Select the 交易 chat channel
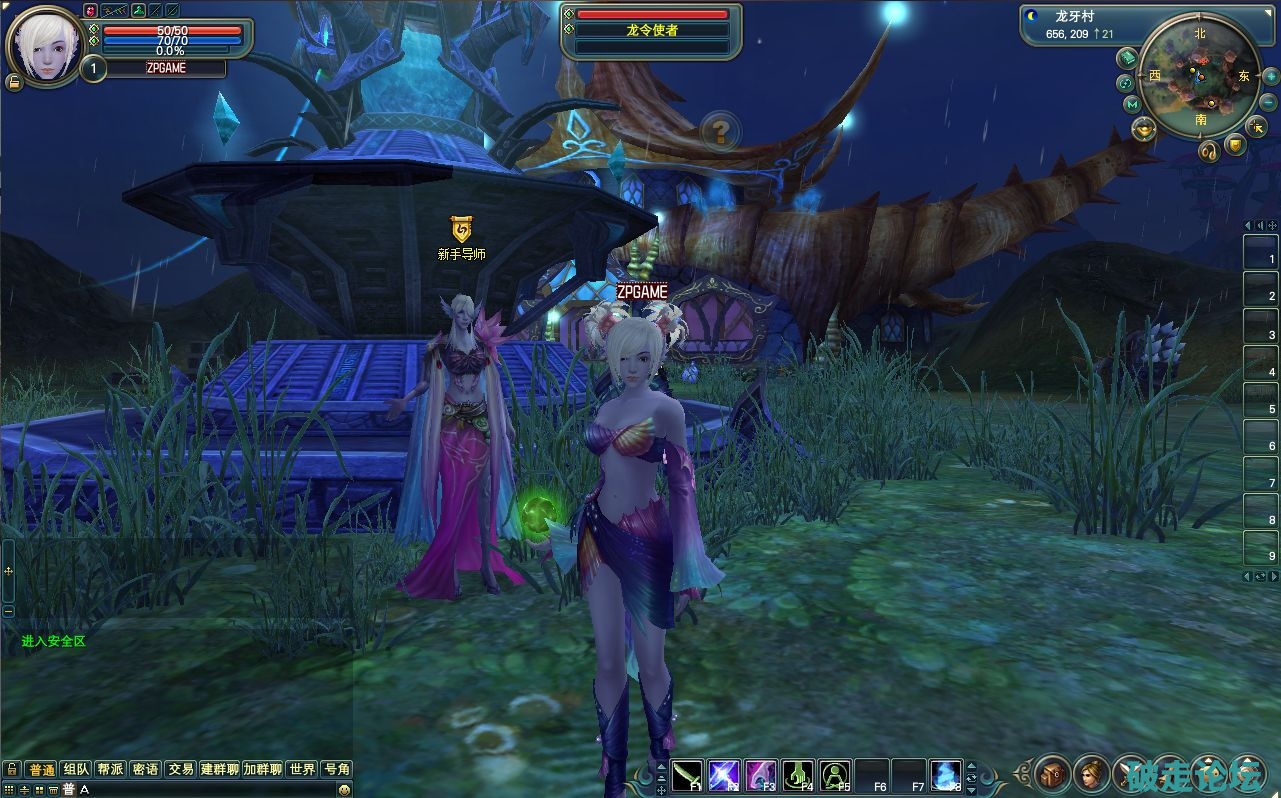 (180, 769)
